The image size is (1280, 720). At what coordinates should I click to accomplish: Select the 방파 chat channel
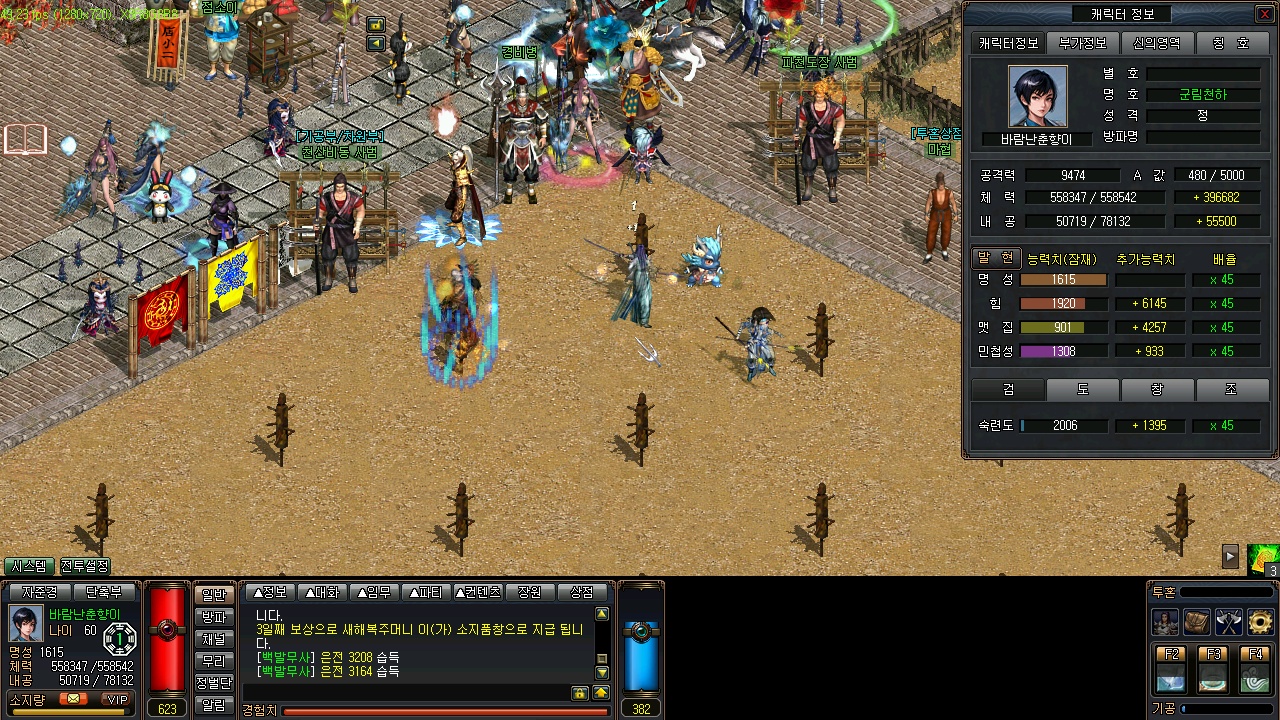(x=213, y=617)
